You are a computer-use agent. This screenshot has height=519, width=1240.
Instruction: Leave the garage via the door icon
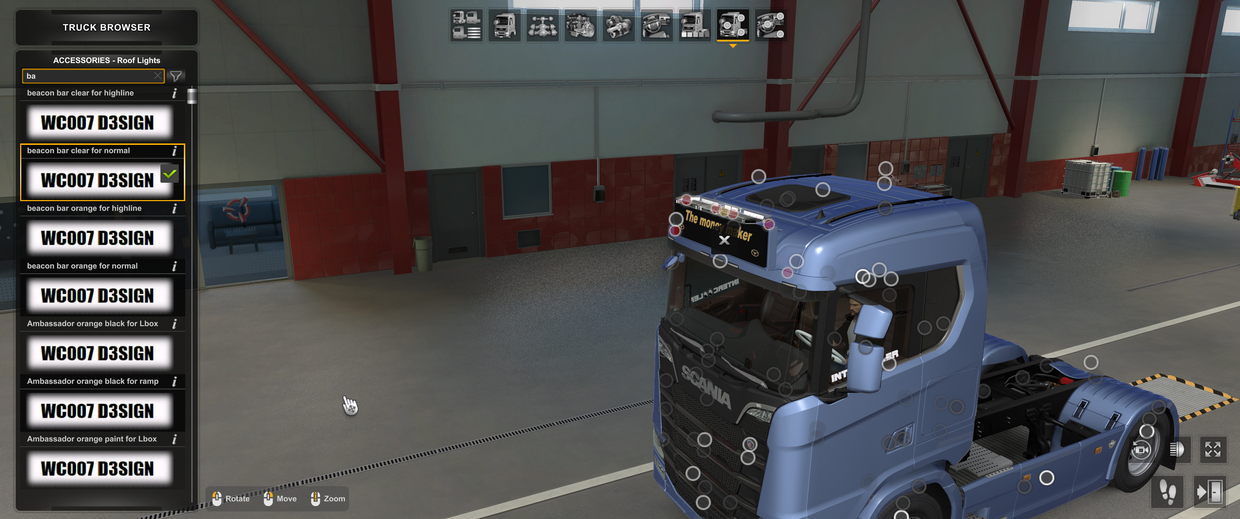(1209, 491)
